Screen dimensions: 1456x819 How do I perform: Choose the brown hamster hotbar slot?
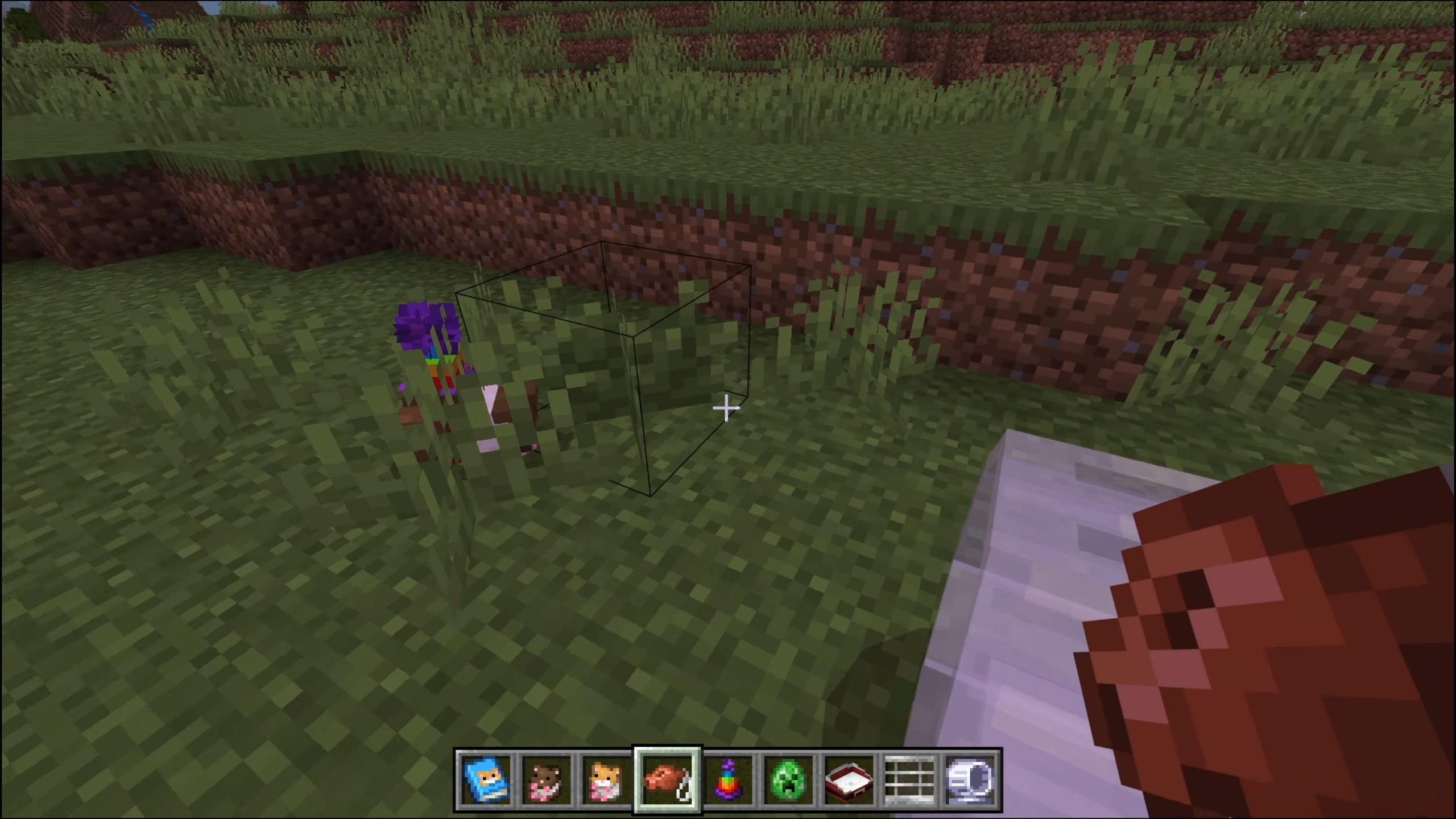click(547, 779)
